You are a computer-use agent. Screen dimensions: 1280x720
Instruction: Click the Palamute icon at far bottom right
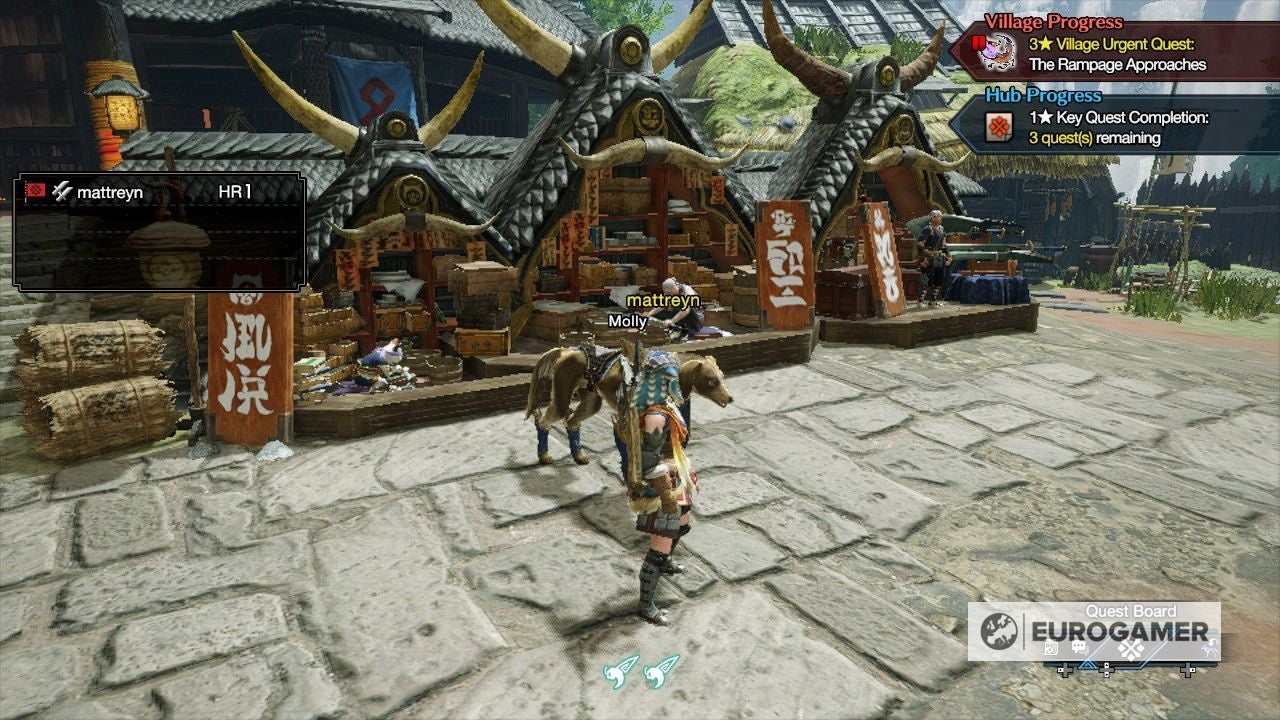point(1210,648)
